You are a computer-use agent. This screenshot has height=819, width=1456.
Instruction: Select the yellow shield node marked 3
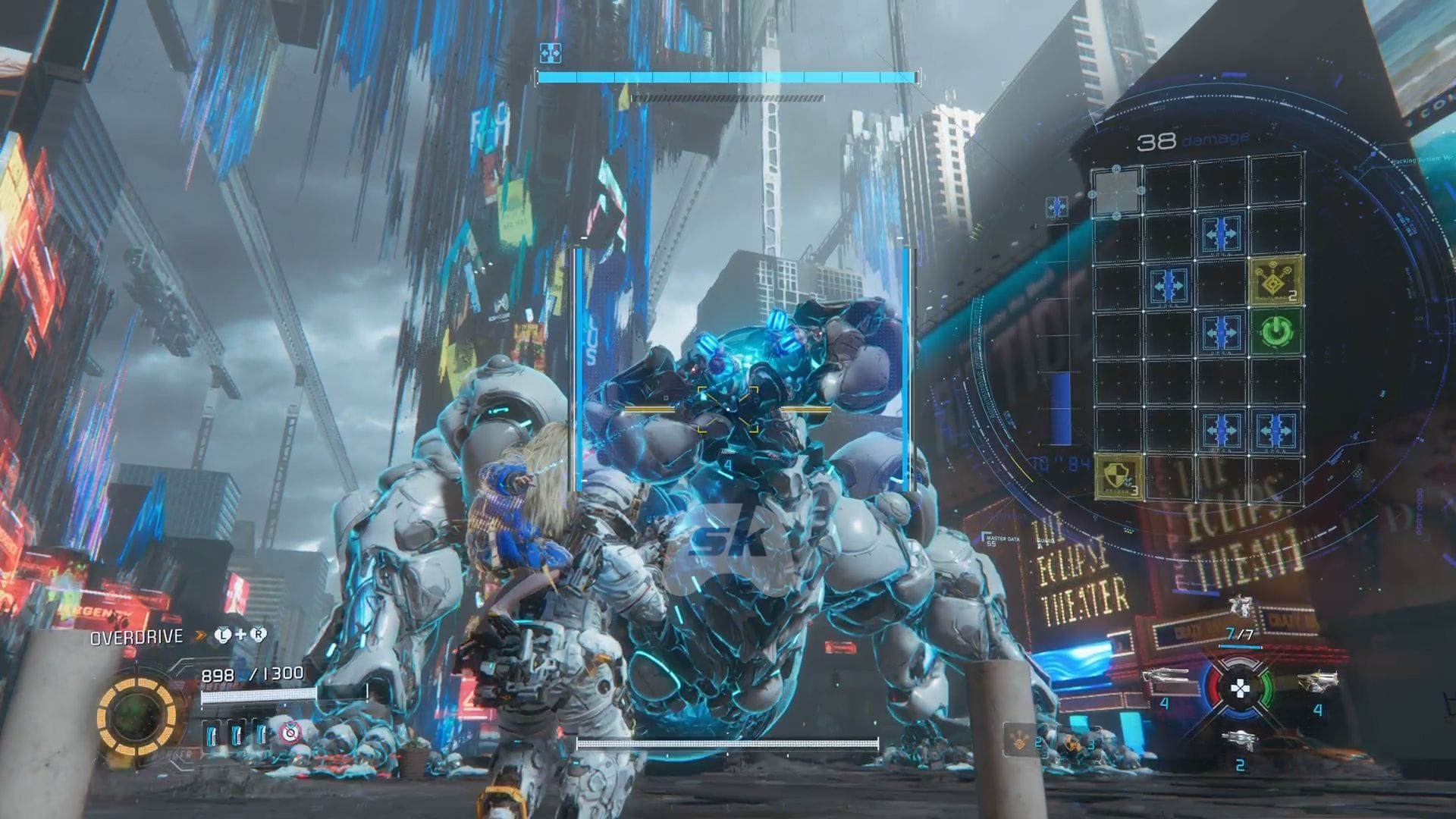1119,476
